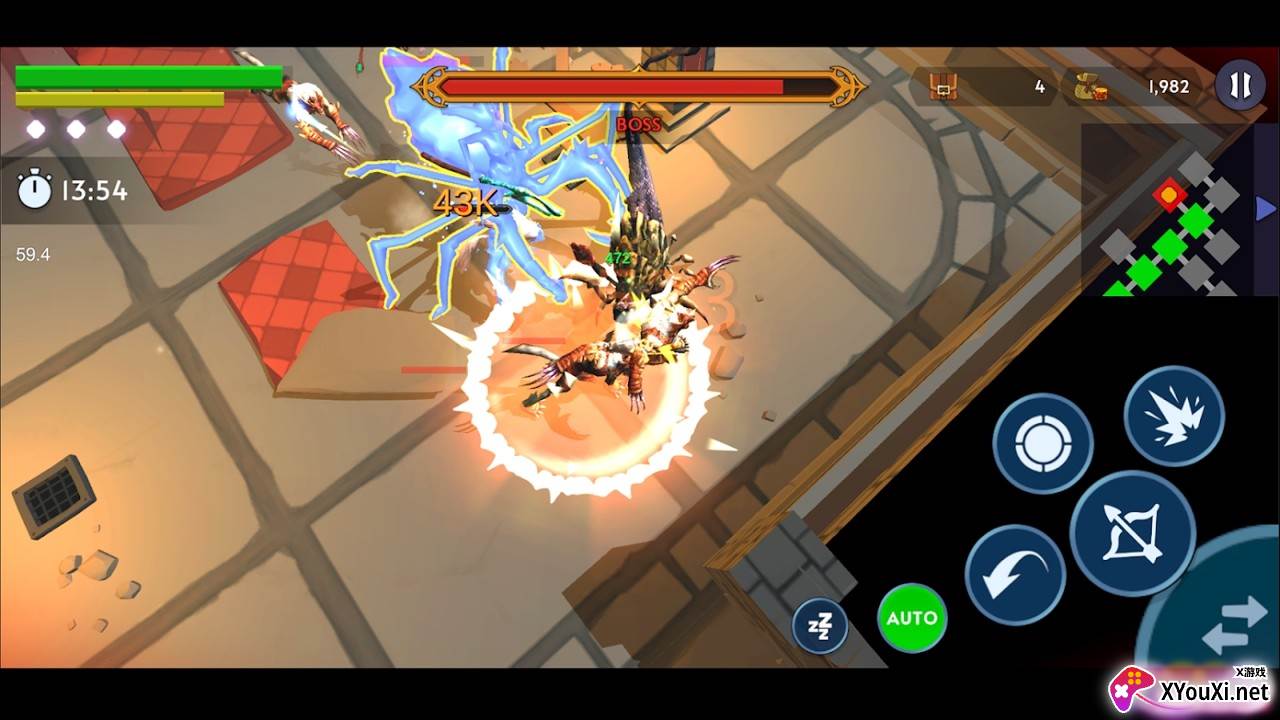1280x720 pixels.
Task: Activate the Explosion skill
Action: tap(1176, 414)
